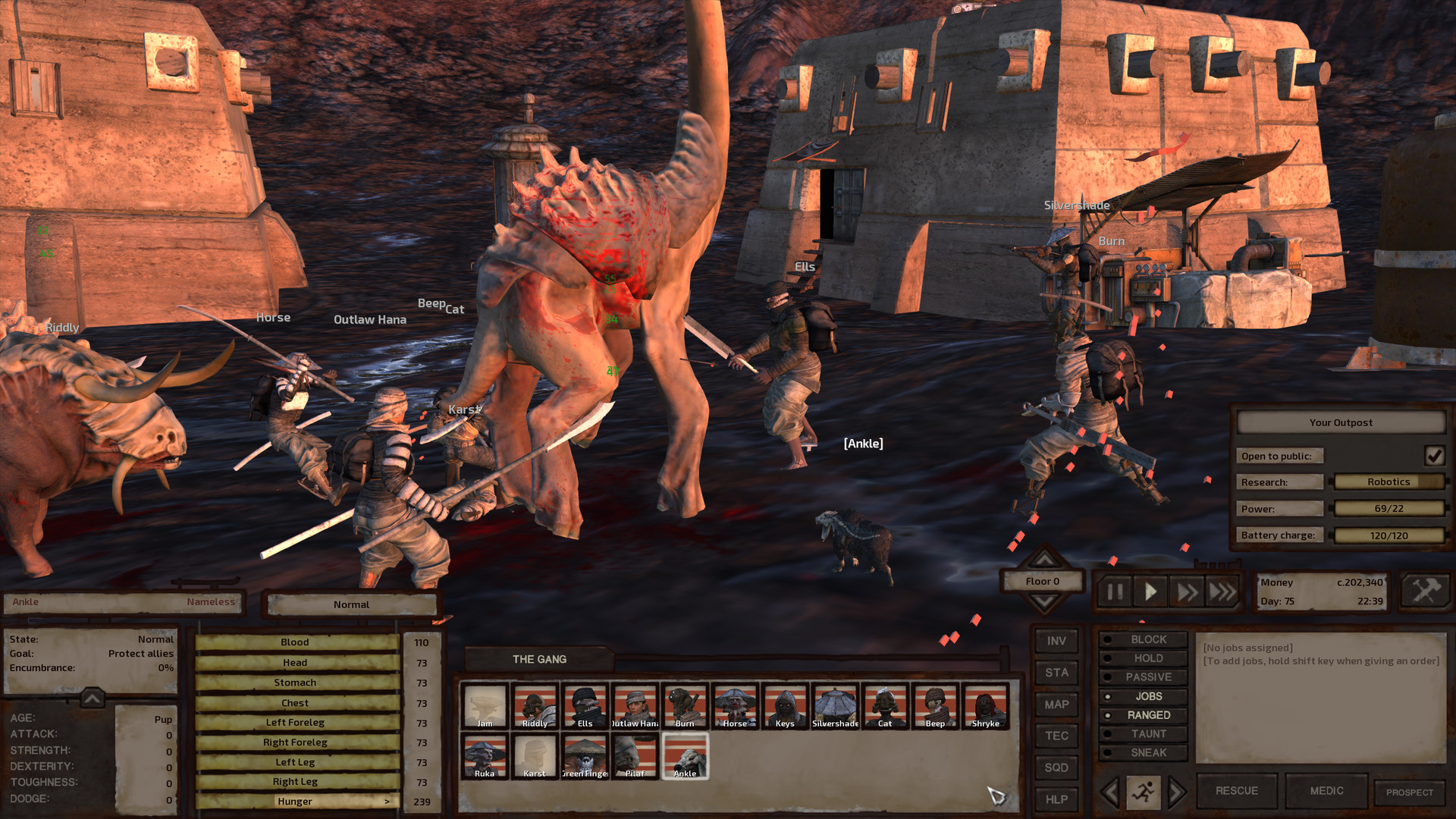The image size is (1456, 819).
Task: Open the STA character stats panel
Action: [x=1056, y=673]
